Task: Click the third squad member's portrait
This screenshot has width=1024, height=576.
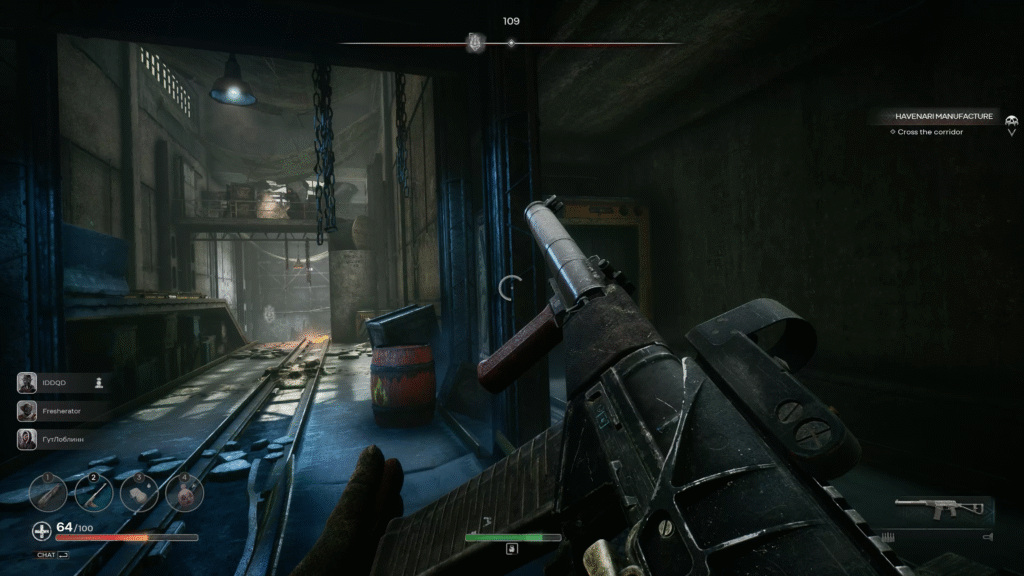Action: tap(28, 438)
